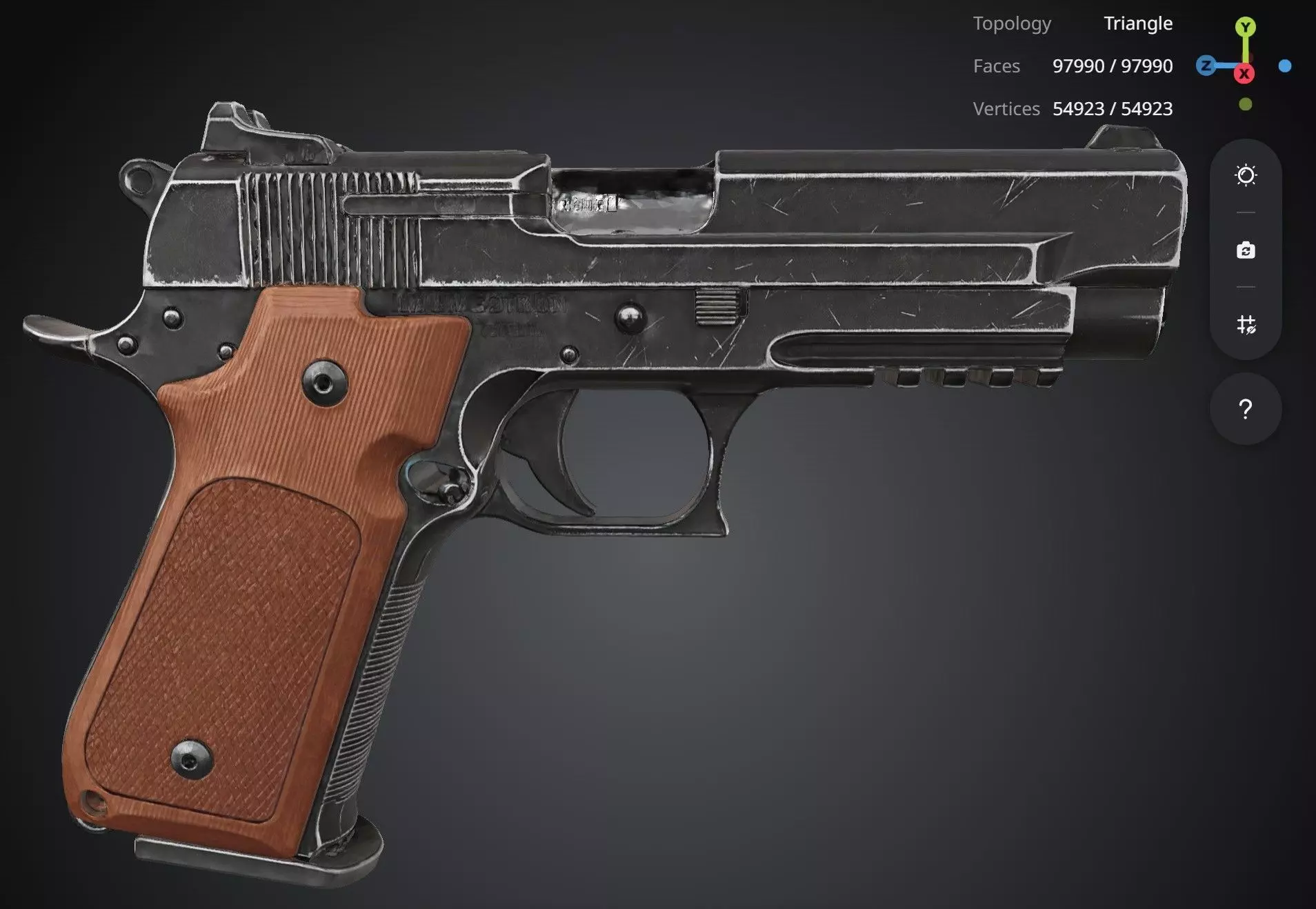This screenshot has height=909, width=1316.
Task: Click the unlabeled blue dot on the axis gizmo
Action: tap(1285, 66)
